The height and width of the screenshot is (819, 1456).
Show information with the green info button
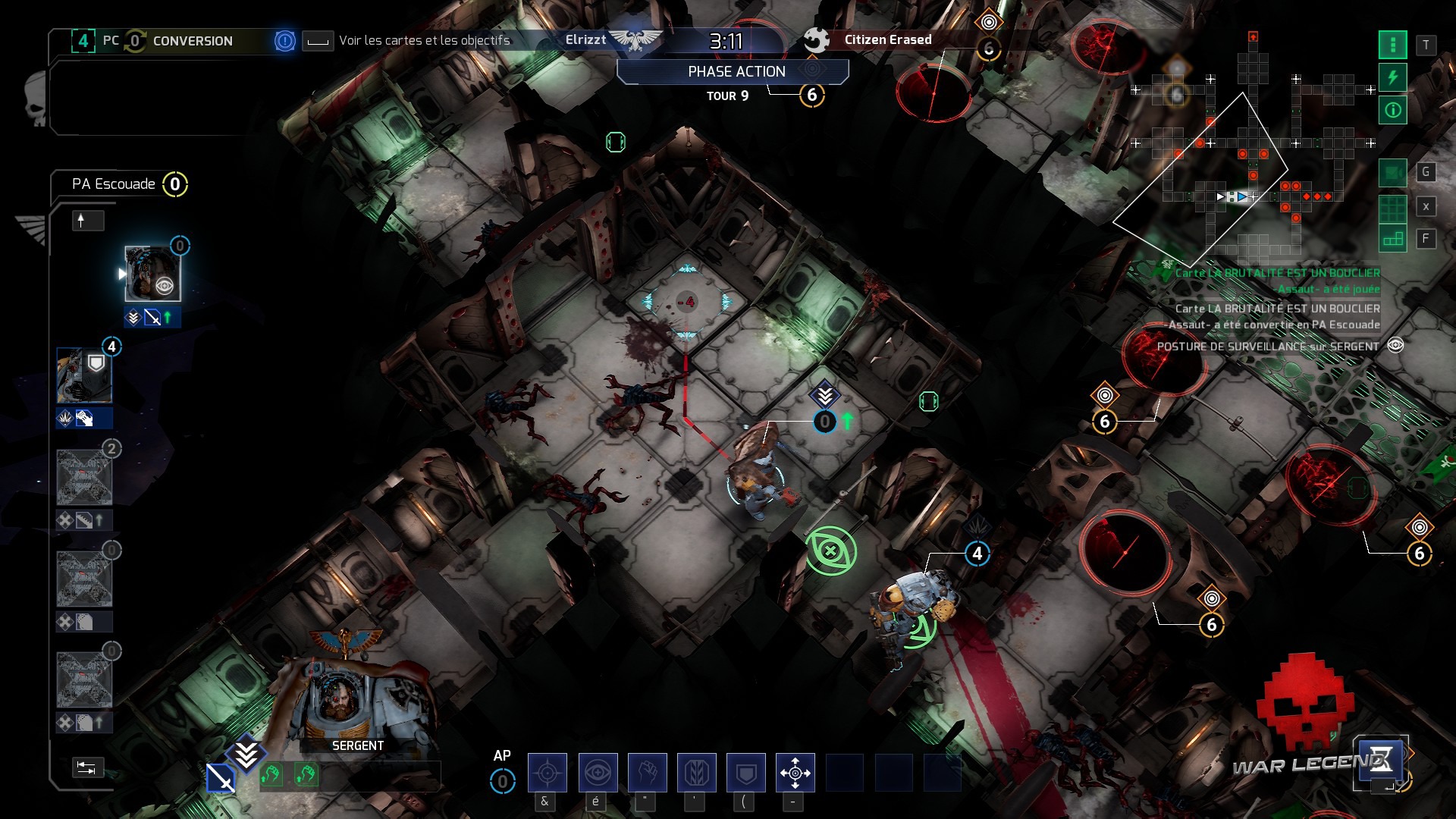[x=1392, y=111]
